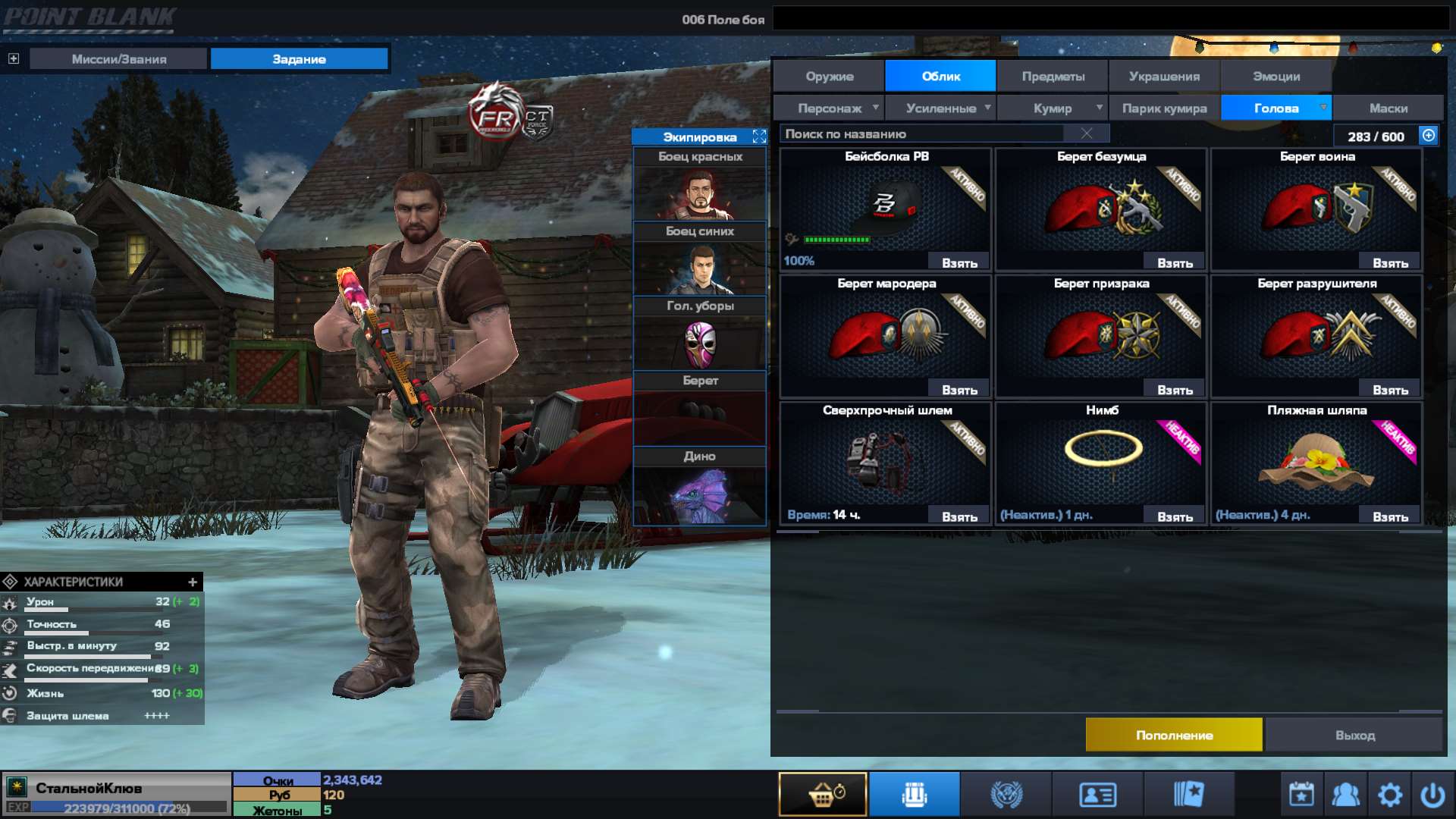
Task: Open the settings gear icon
Action: 1391,793
